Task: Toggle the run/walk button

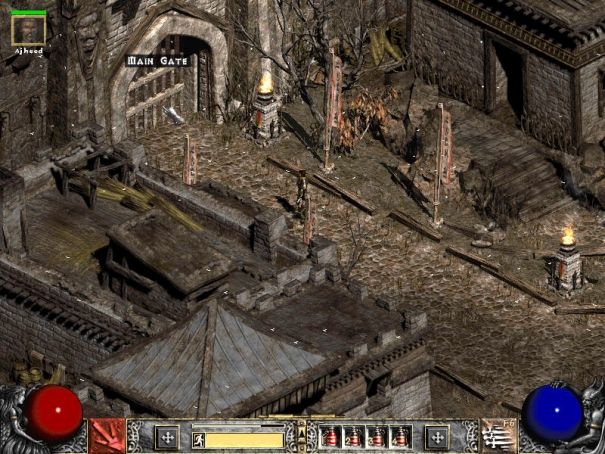Action: (199, 438)
